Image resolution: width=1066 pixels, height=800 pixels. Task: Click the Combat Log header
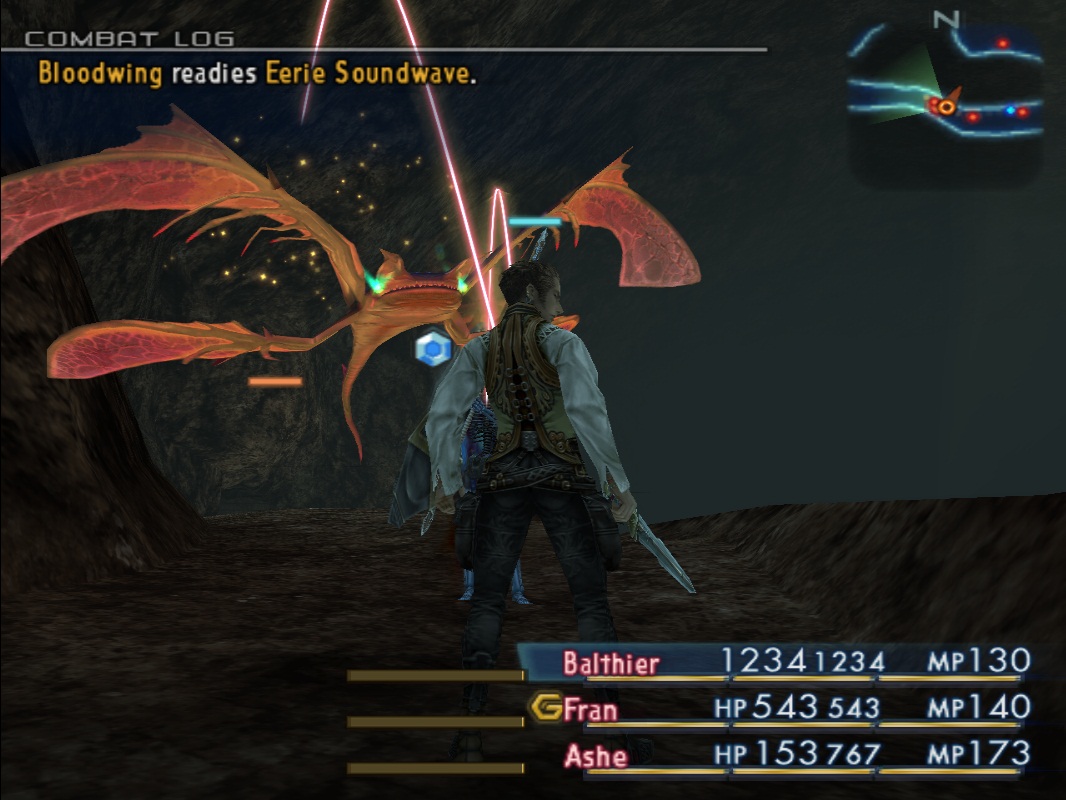(129, 40)
